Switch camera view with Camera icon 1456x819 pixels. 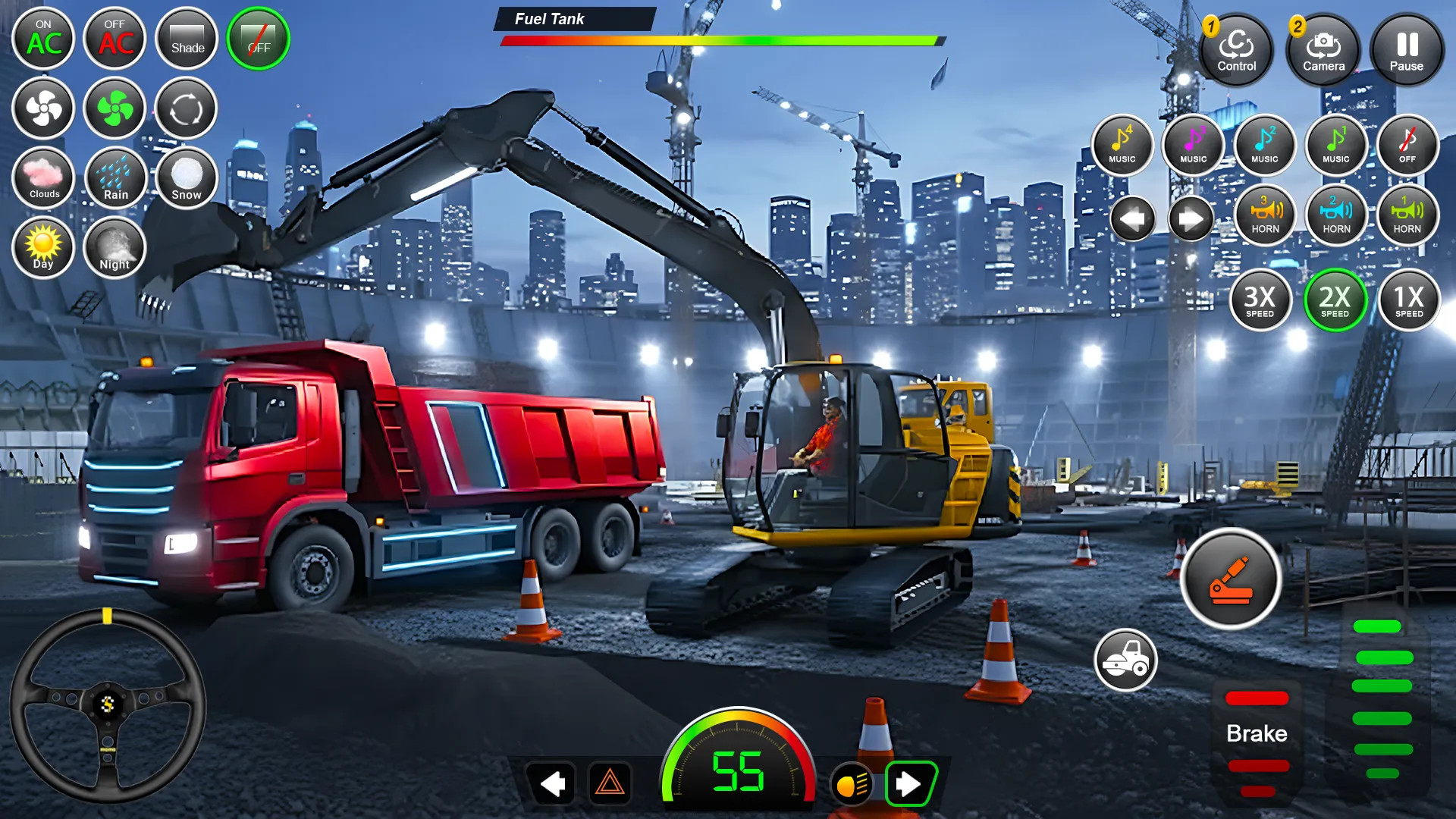1323,50
